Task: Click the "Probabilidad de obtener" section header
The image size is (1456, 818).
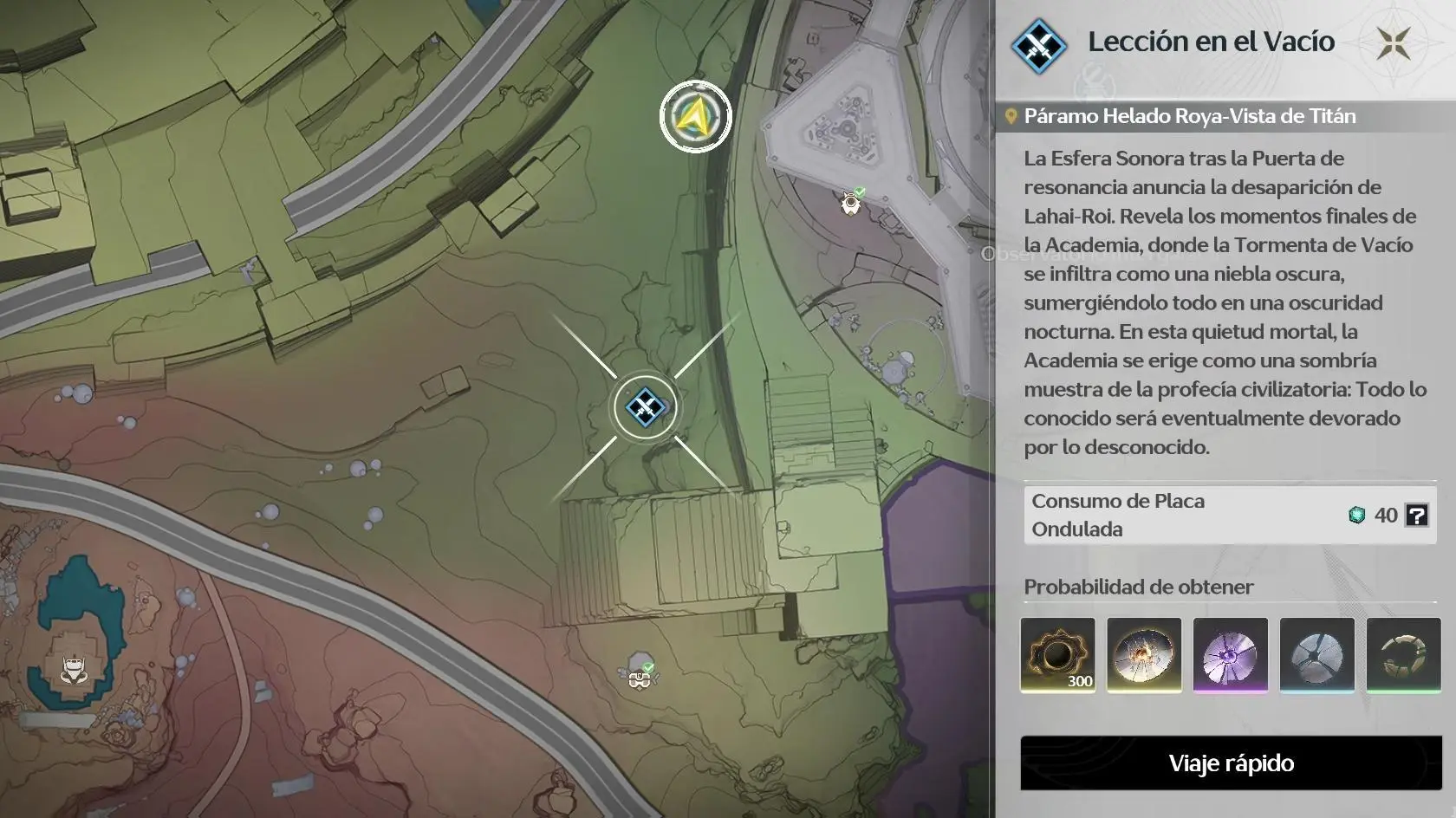Action: click(1138, 587)
